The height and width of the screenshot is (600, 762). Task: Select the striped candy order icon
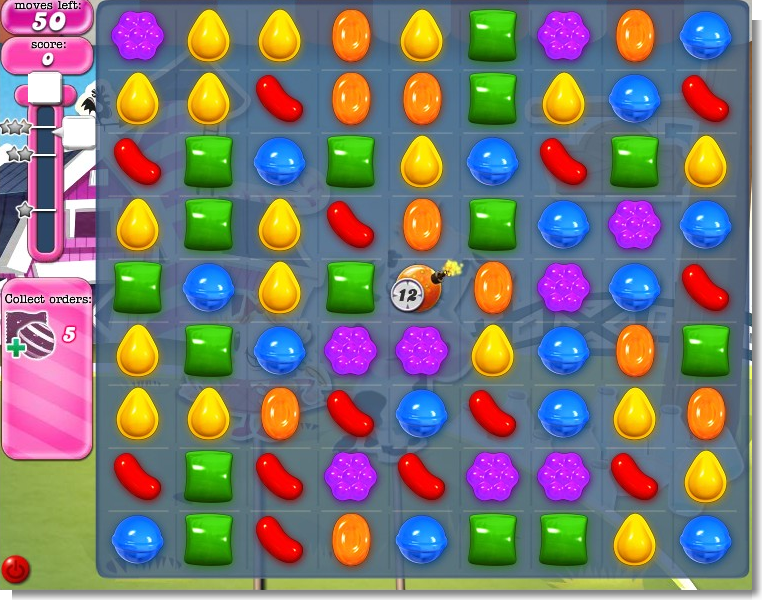31,334
